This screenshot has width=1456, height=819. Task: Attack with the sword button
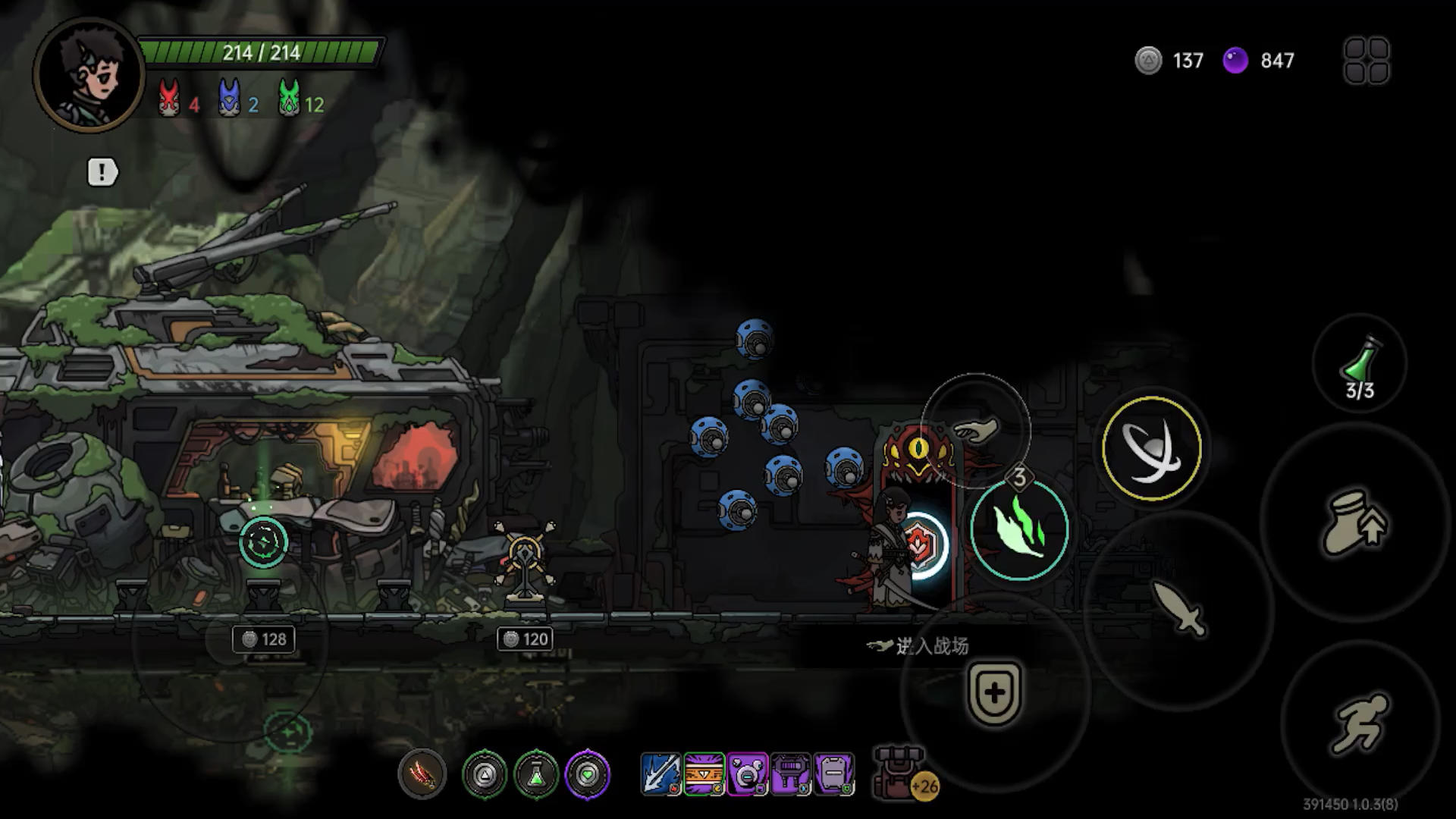coord(1178,607)
